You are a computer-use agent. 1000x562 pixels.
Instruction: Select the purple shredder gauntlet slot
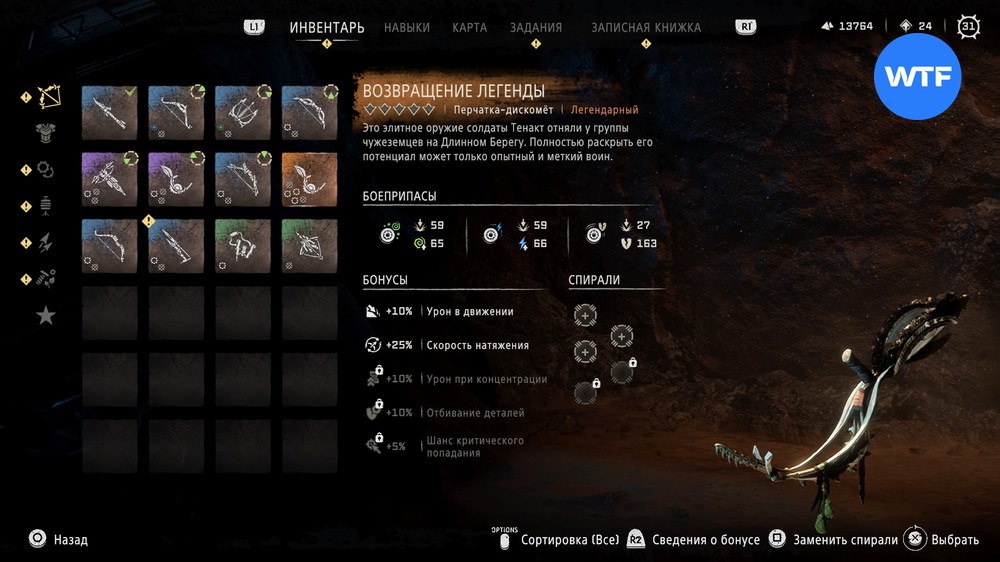tap(176, 178)
